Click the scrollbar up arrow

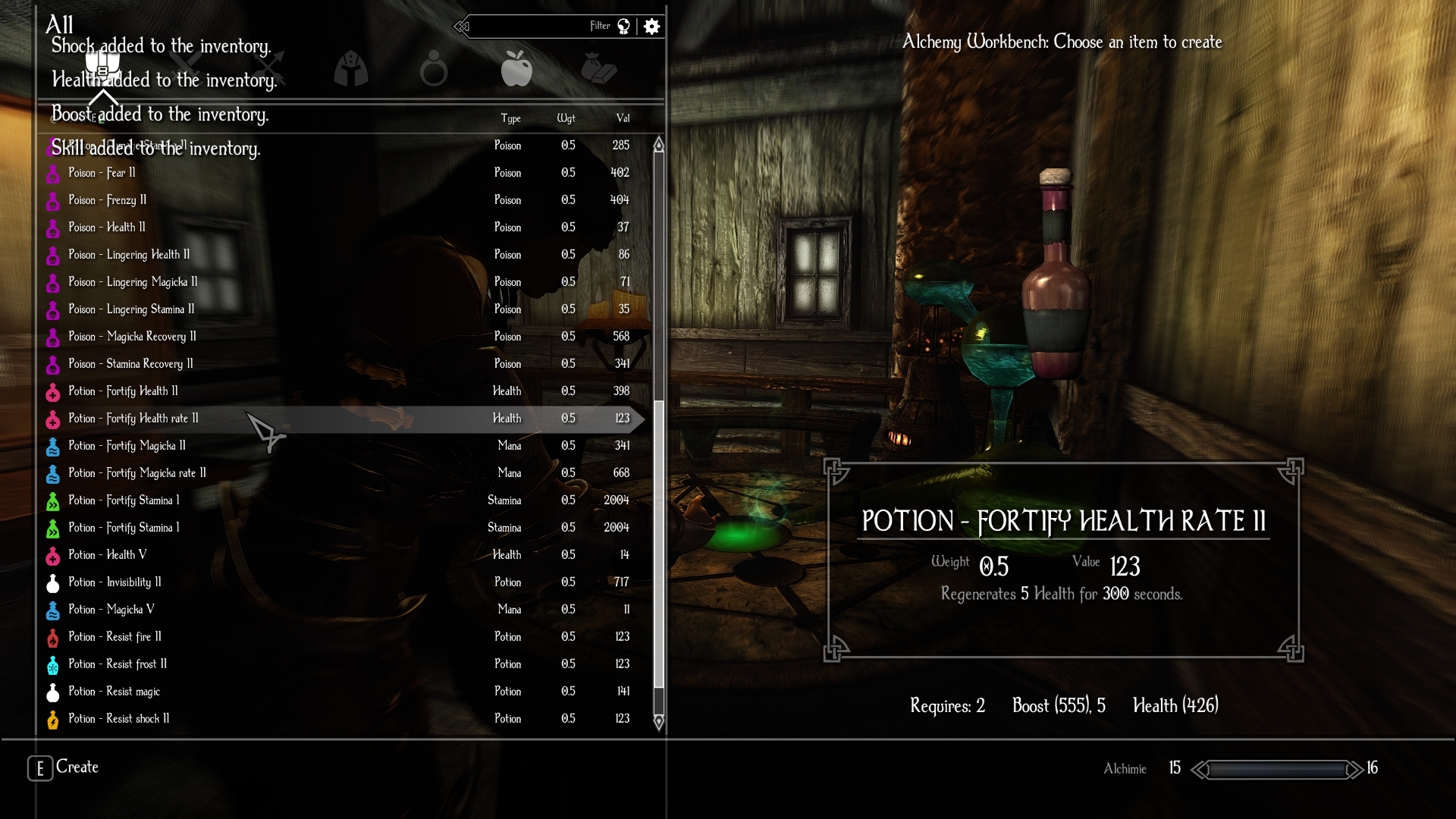tap(659, 145)
